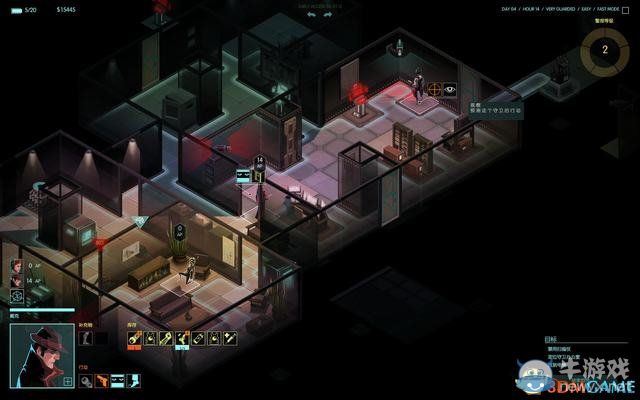The image size is (640, 400).
Task: Choose the first agent in the roster
Action: (17, 266)
